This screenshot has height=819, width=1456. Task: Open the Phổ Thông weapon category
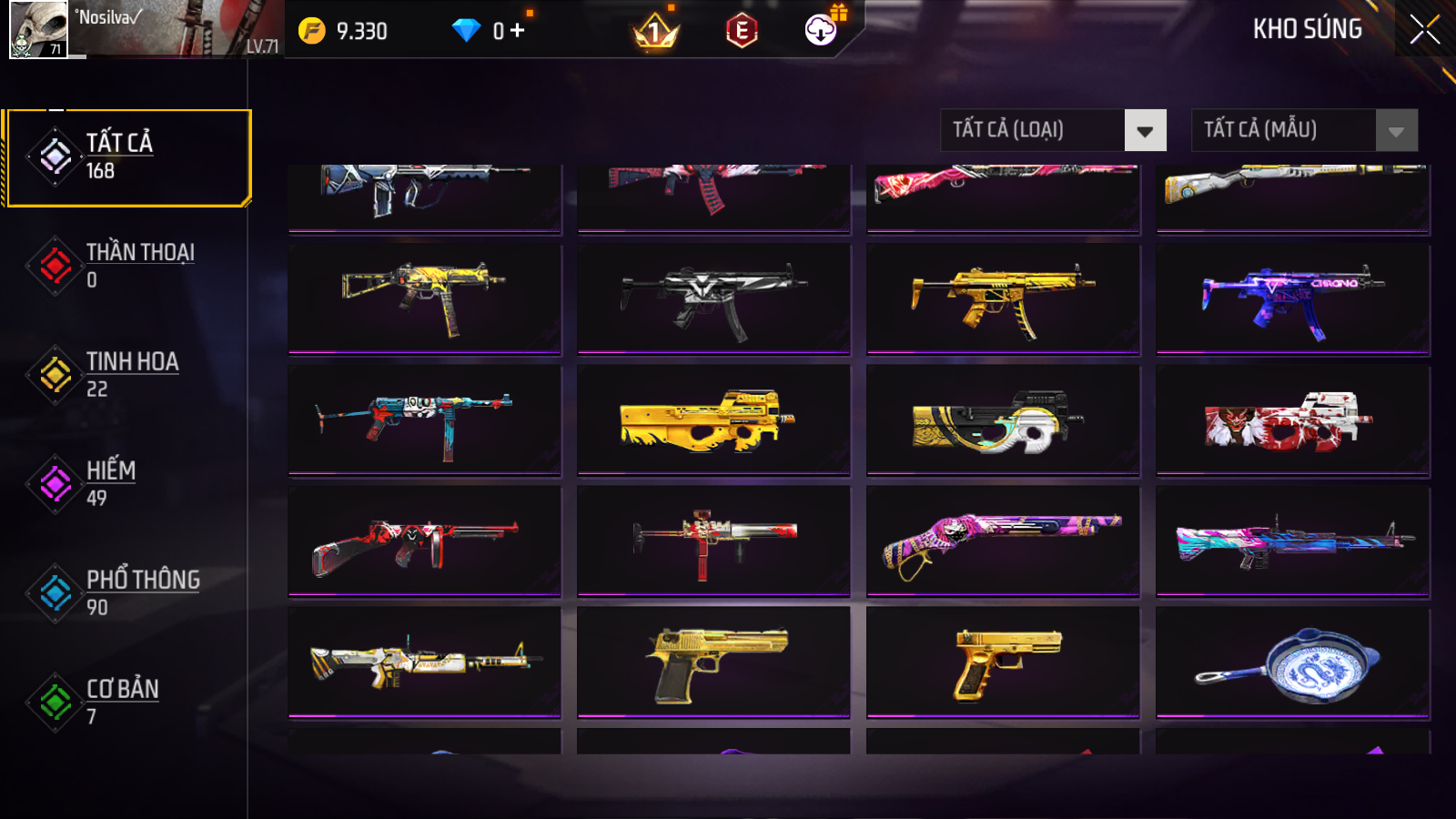(x=127, y=592)
